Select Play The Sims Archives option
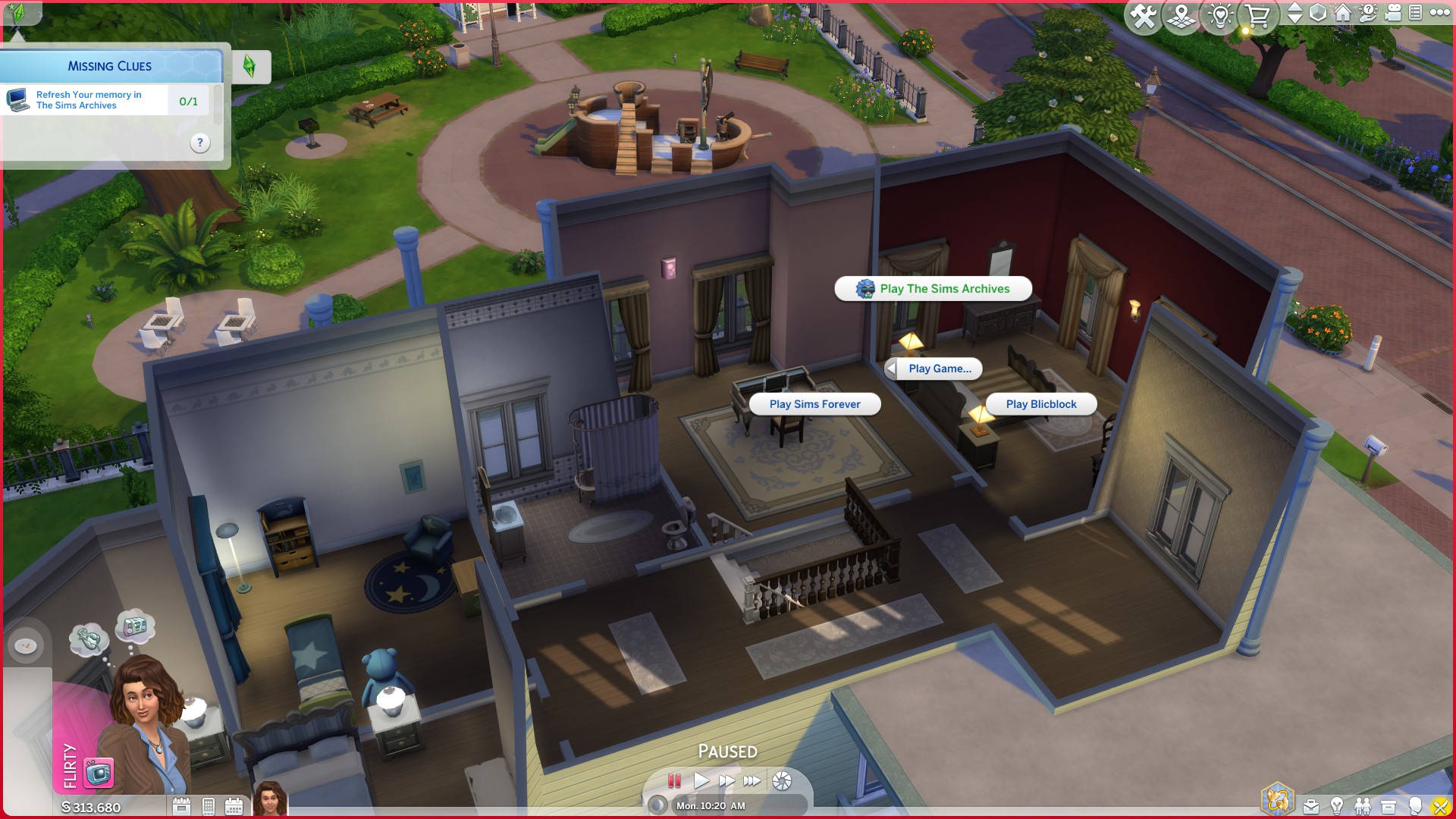This screenshot has width=1456, height=819. point(932,289)
